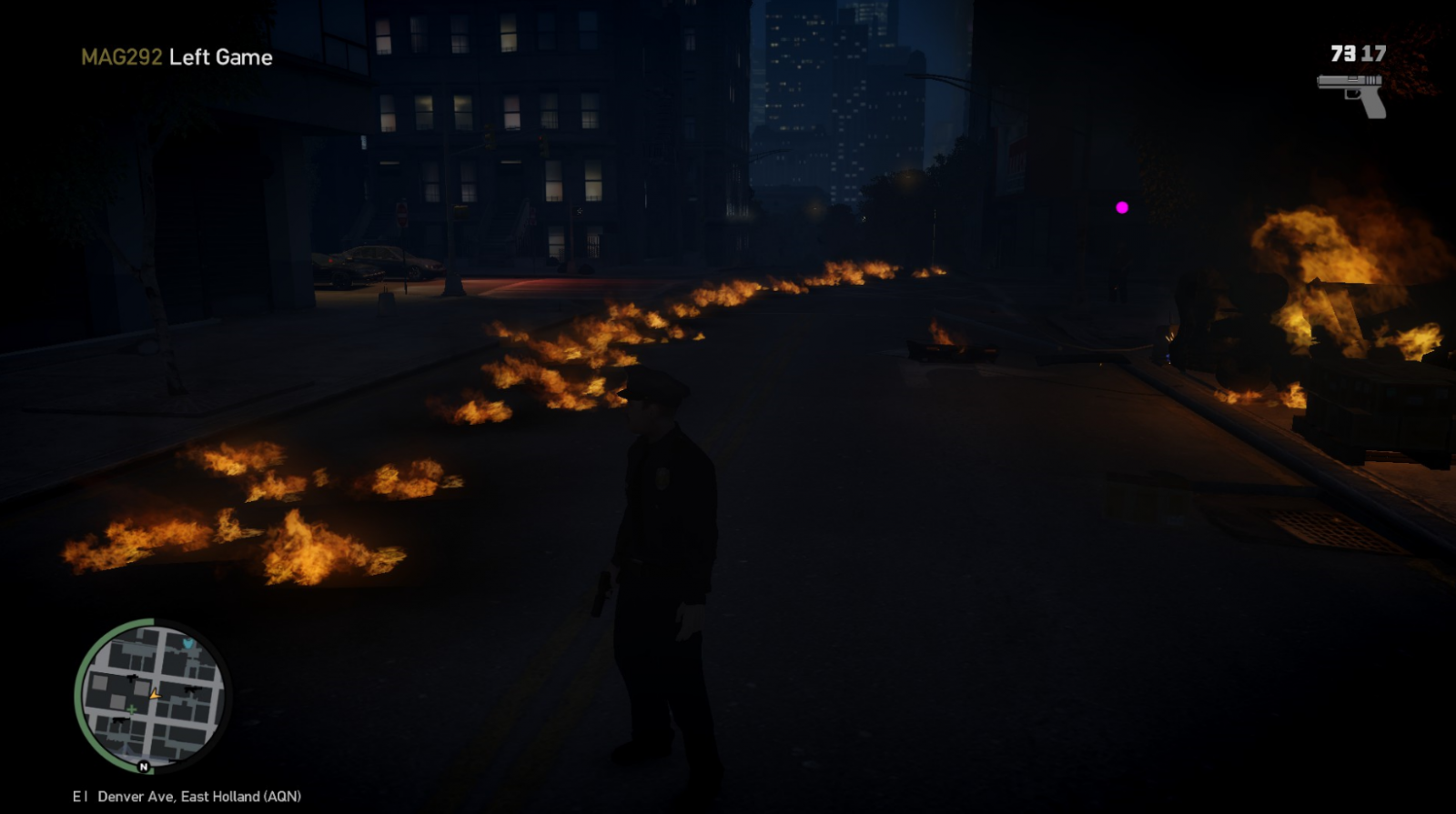The width and height of the screenshot is (1456, 814).
Task: Select the green health cross on the minimap
Action: click(132, 708)
